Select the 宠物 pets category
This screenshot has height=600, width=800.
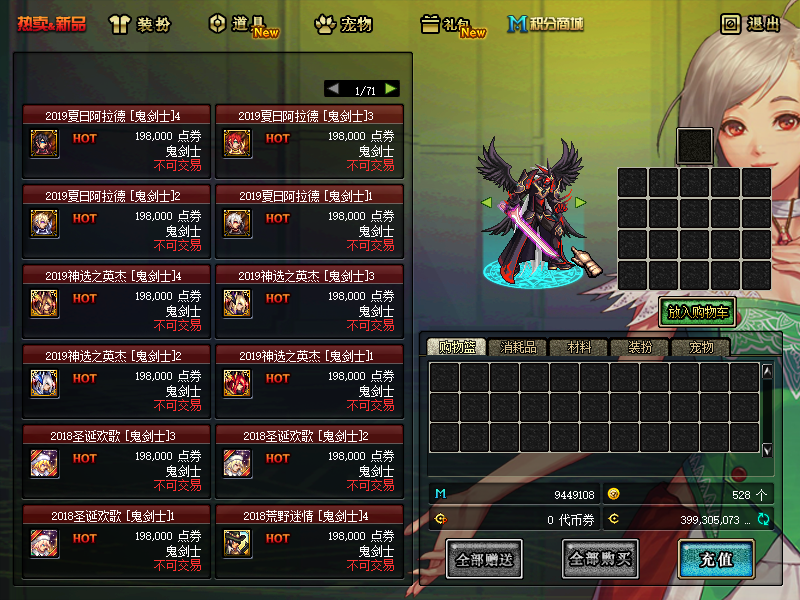point(343,23)
